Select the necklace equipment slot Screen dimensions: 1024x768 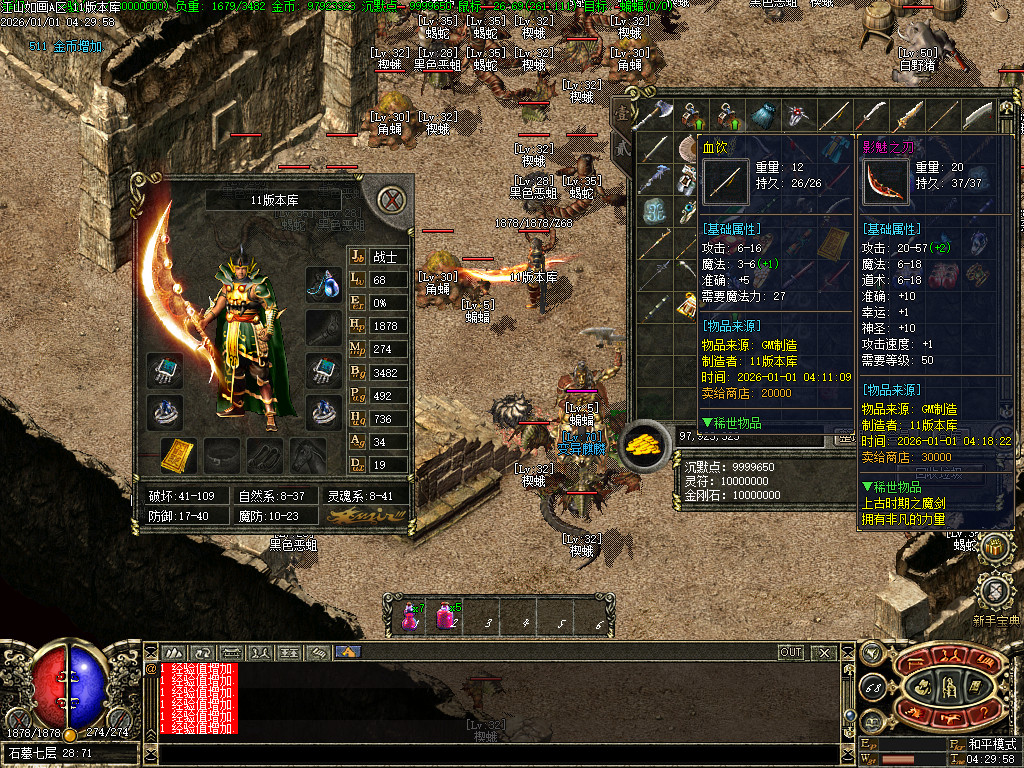(x=324, y=283)
